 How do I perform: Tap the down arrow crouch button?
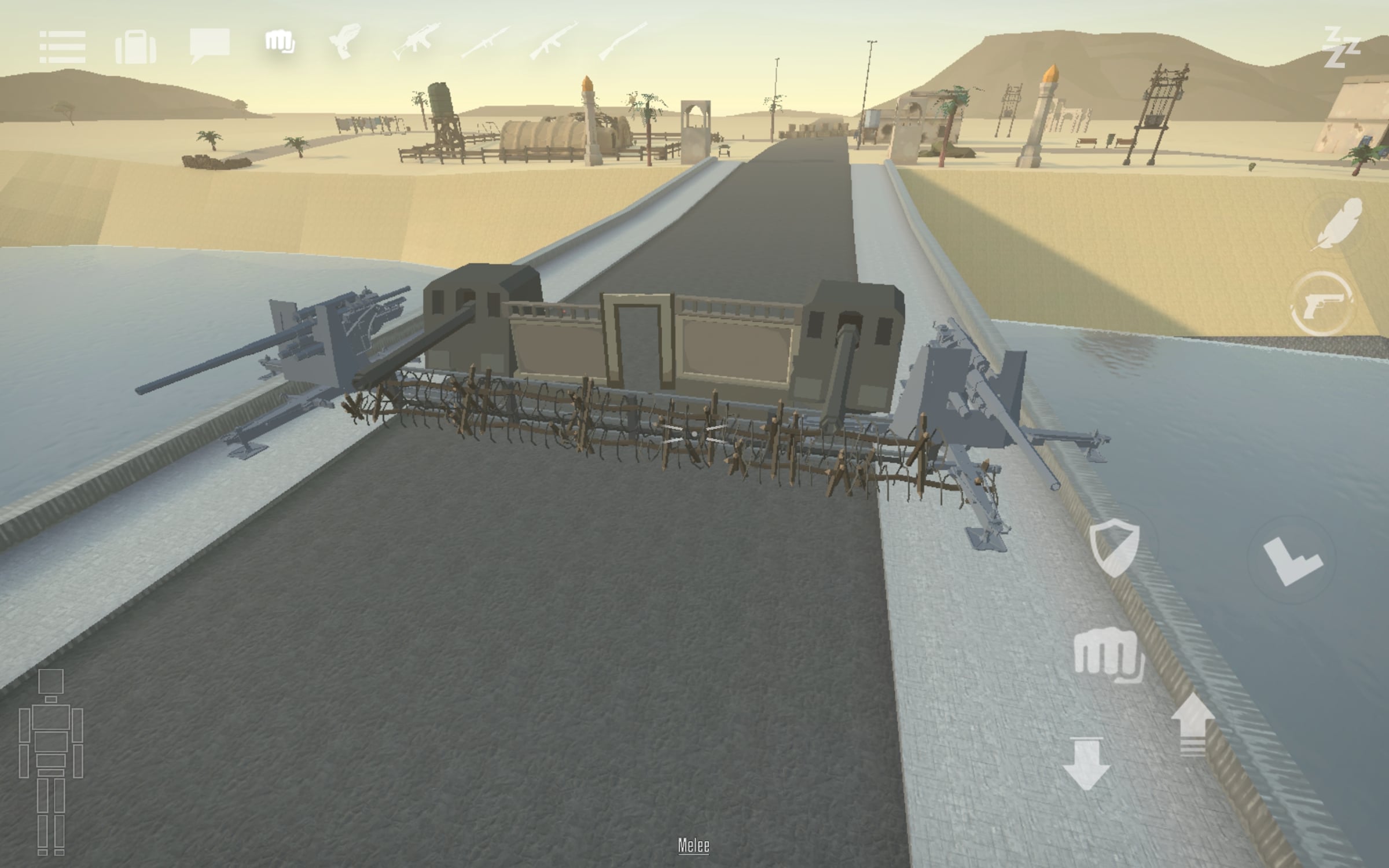click(x=1086, y=765)
